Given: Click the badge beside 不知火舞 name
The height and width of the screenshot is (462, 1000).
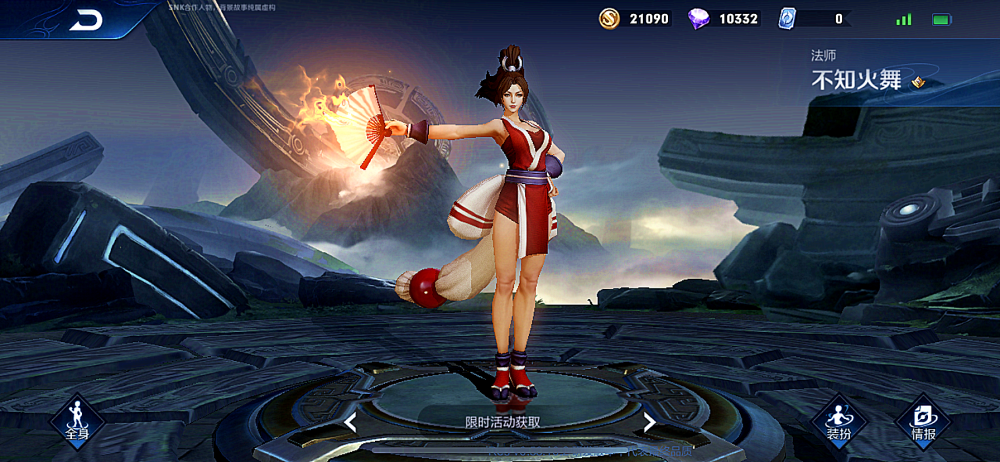Looking at the screenshot, I should [919, 82].
